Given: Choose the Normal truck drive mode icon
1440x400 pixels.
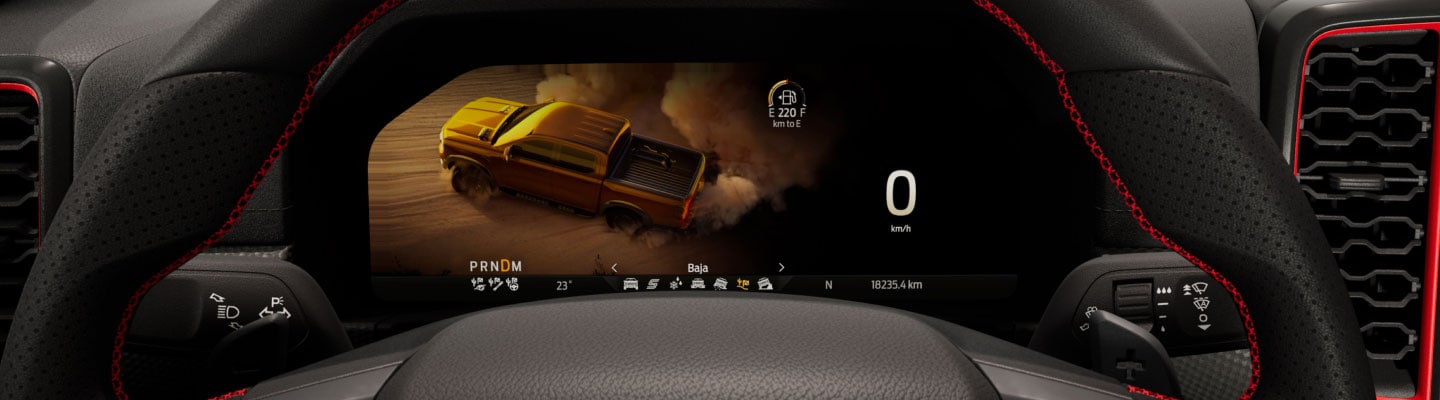Looking at the screenshot, I should 631,284.
